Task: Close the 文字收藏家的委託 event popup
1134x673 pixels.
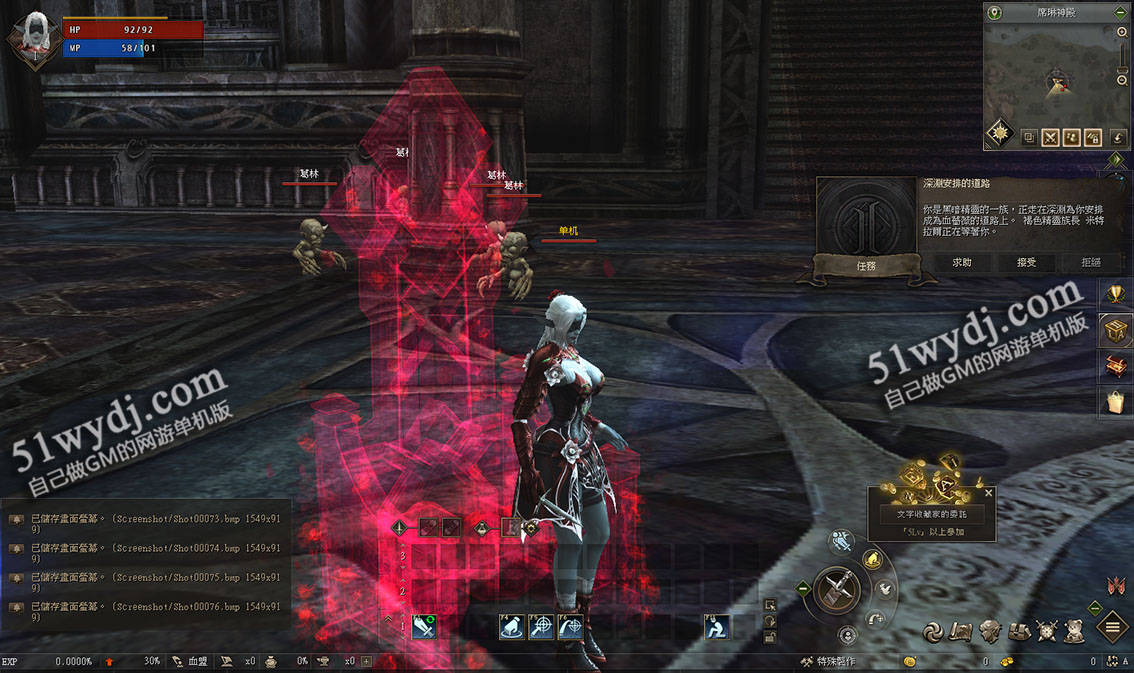Action: click(989, 493)
